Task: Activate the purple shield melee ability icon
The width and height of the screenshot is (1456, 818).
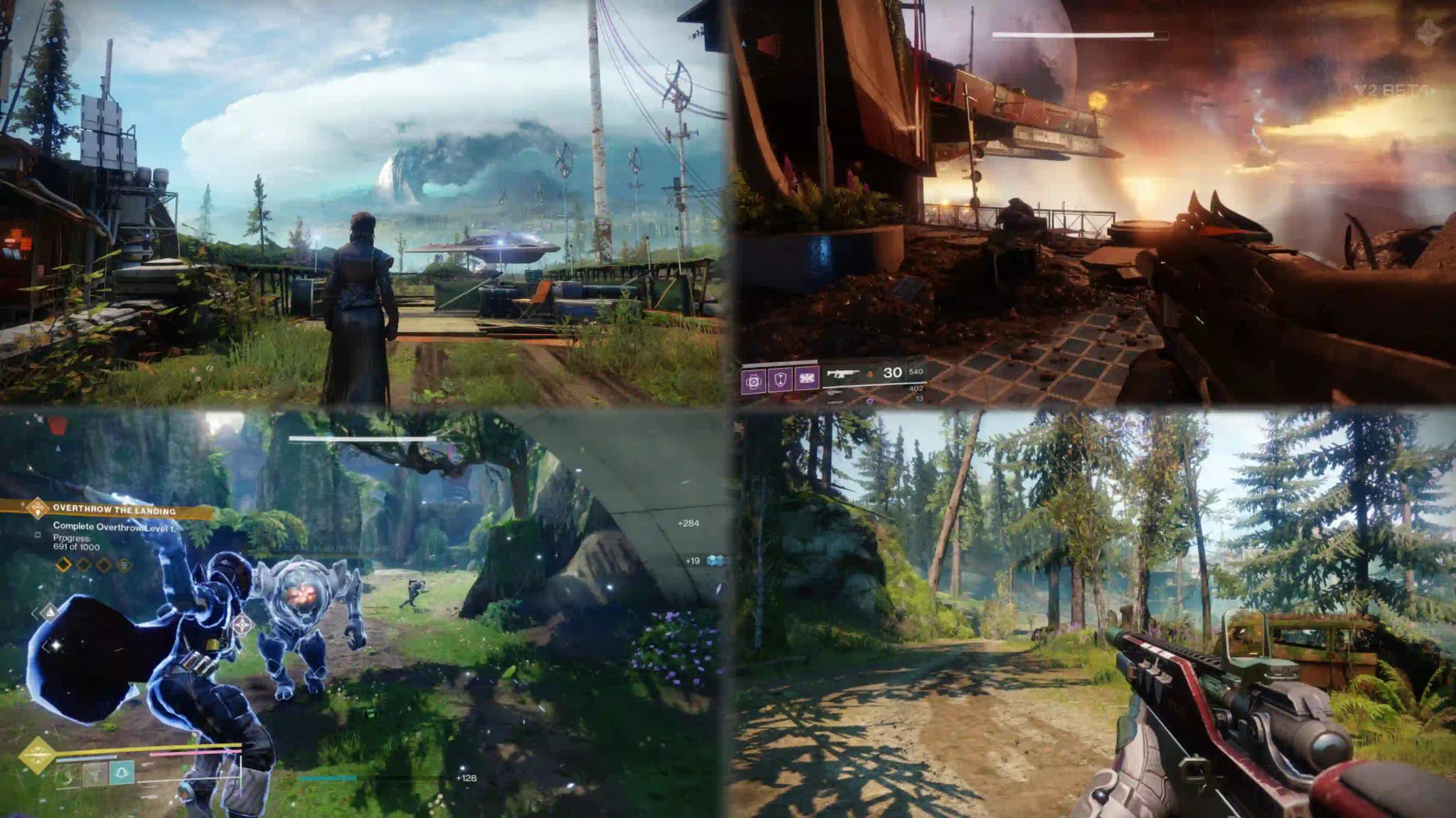Action: pyautogui.click(x=780, y=380)
